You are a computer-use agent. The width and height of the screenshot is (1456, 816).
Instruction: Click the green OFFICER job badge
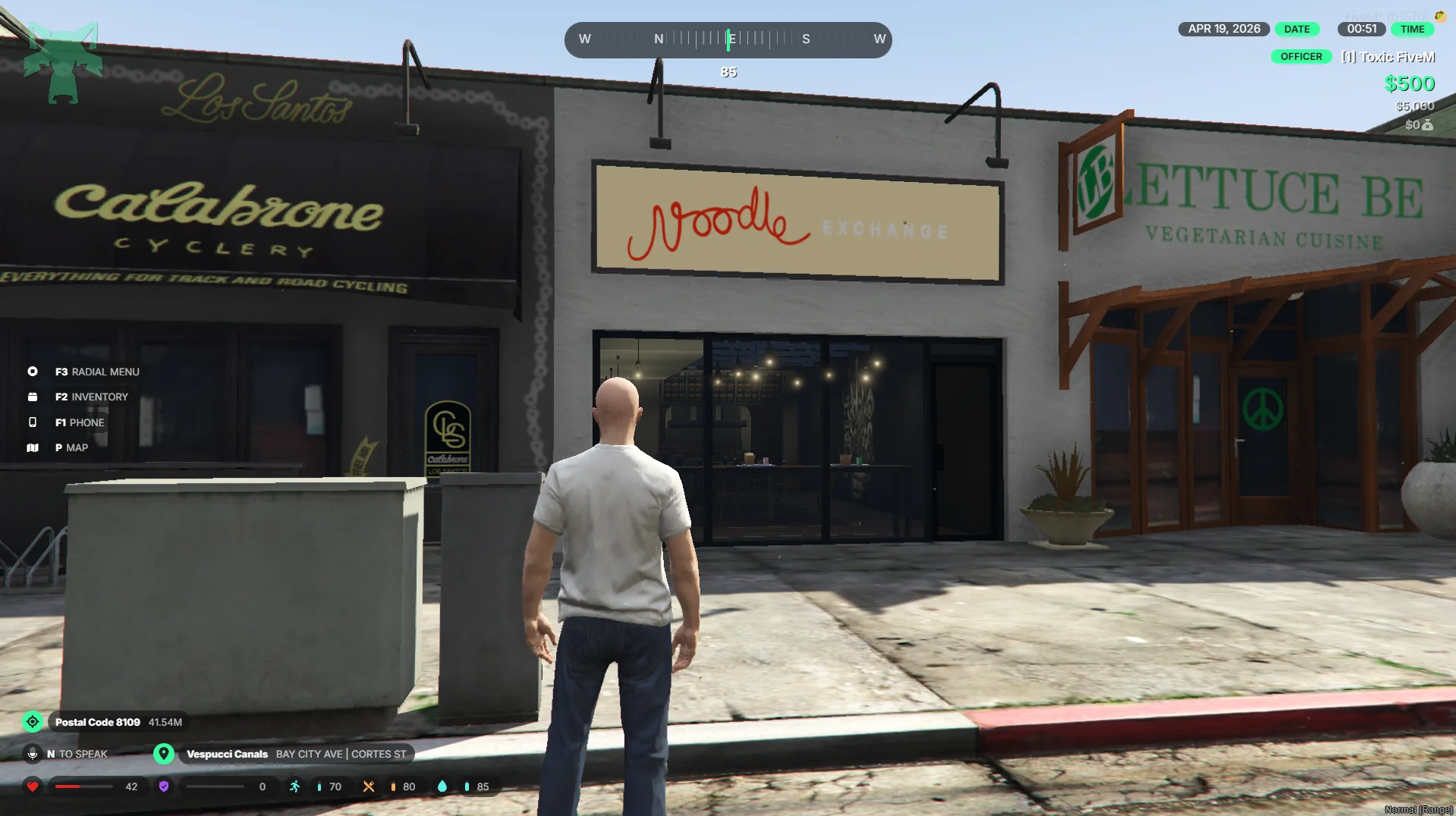tap(1300, 57)
